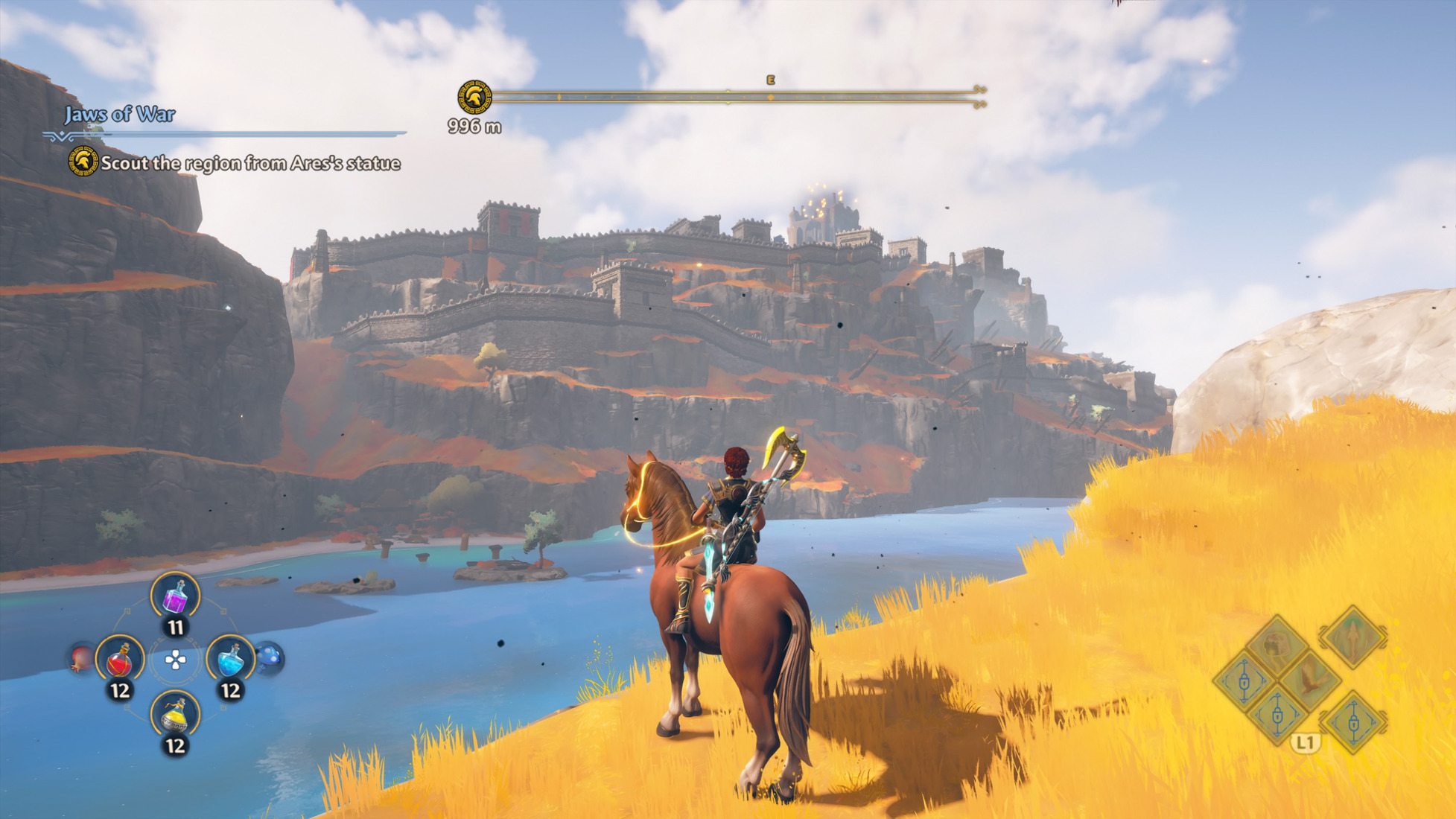This screenshot has width=1456, height=819.
Task: Click the blue mushroom item icon
Action: click(269, 658)
